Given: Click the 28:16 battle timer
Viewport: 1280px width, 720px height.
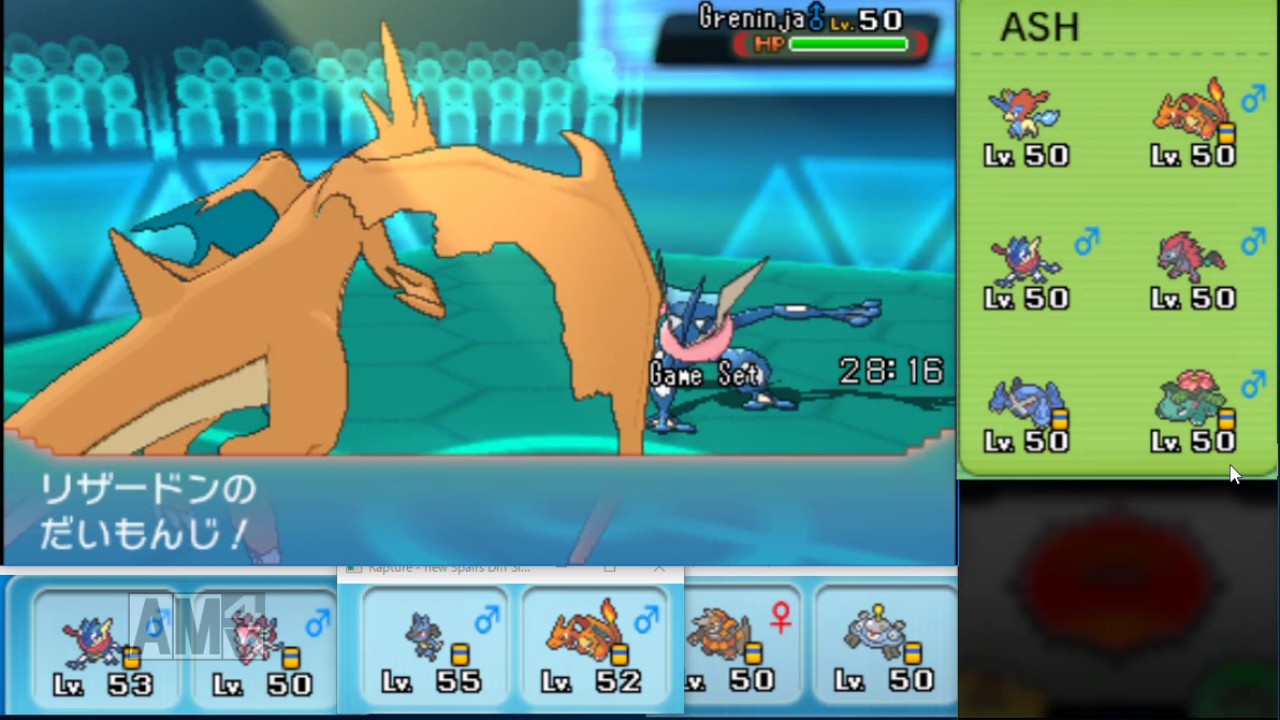Looking at the screenshot, I should [x=889, y=371].
